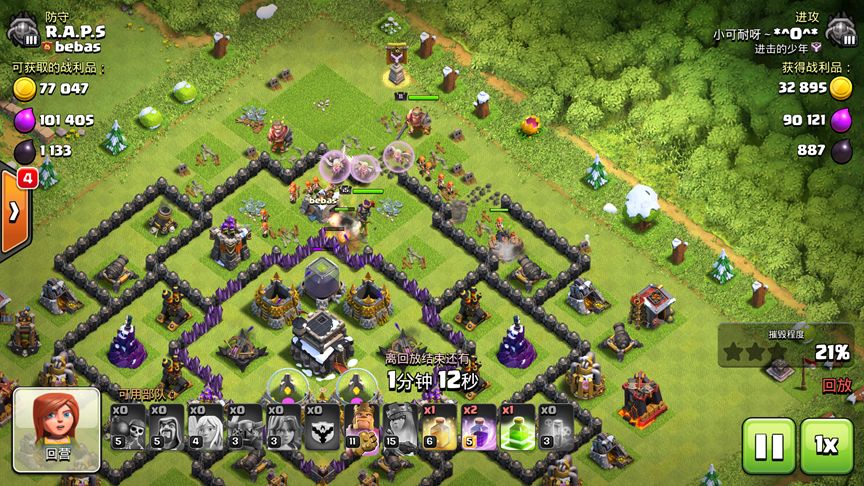The width and height of the screenshot is (864, 486).
Task: Expand the orange side arrow panel
Action: point(14,212)
